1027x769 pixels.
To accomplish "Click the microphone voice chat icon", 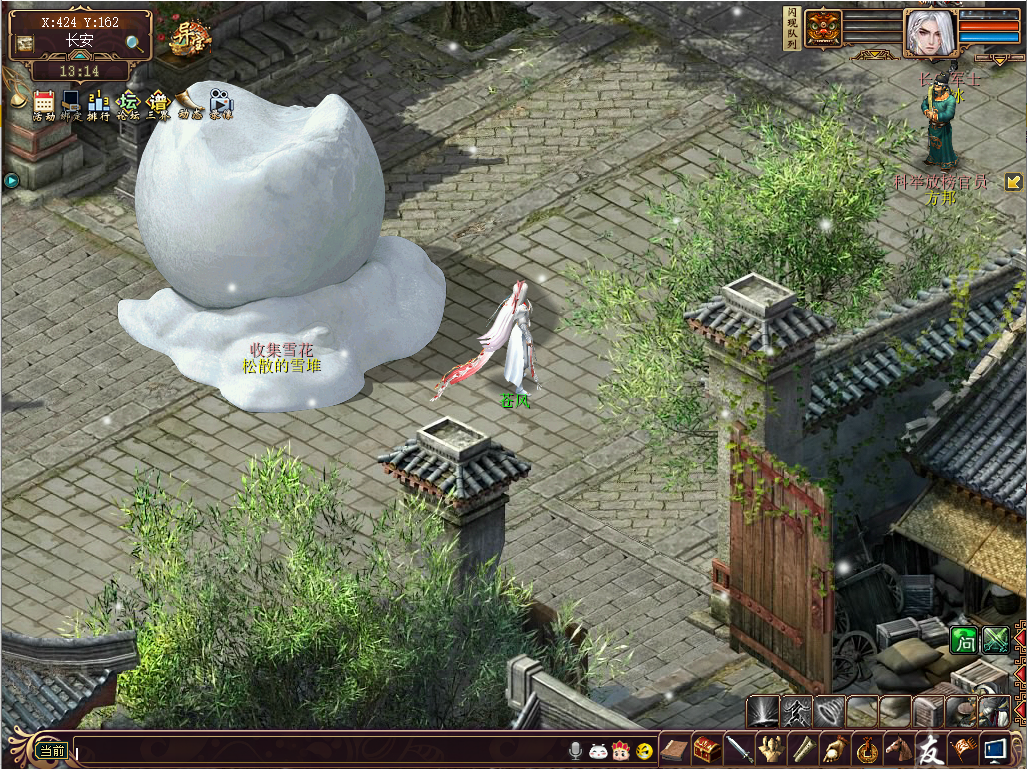I will pos(576,750).
